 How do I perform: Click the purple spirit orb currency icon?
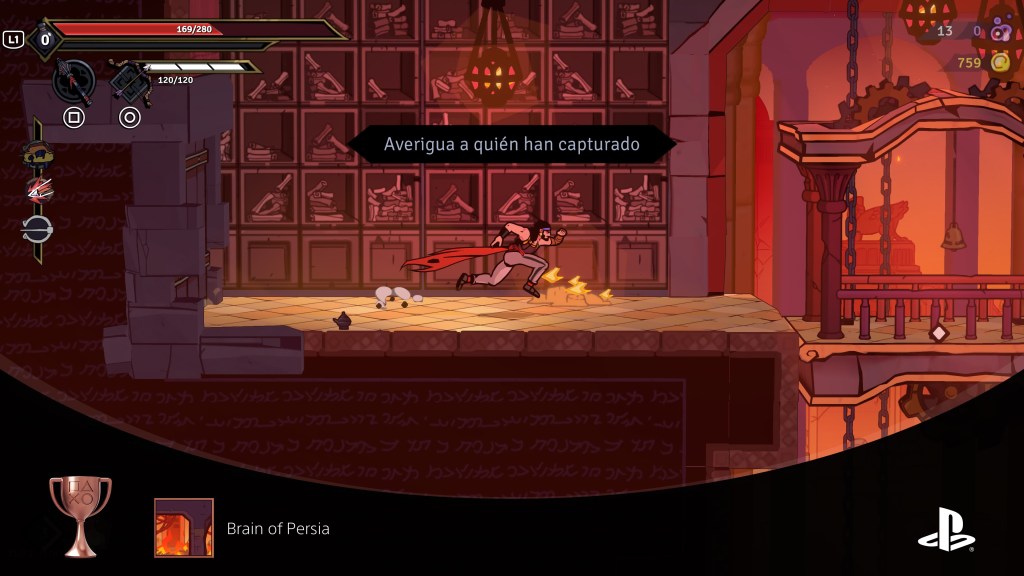pyautogui.click(x=999, y=31)
